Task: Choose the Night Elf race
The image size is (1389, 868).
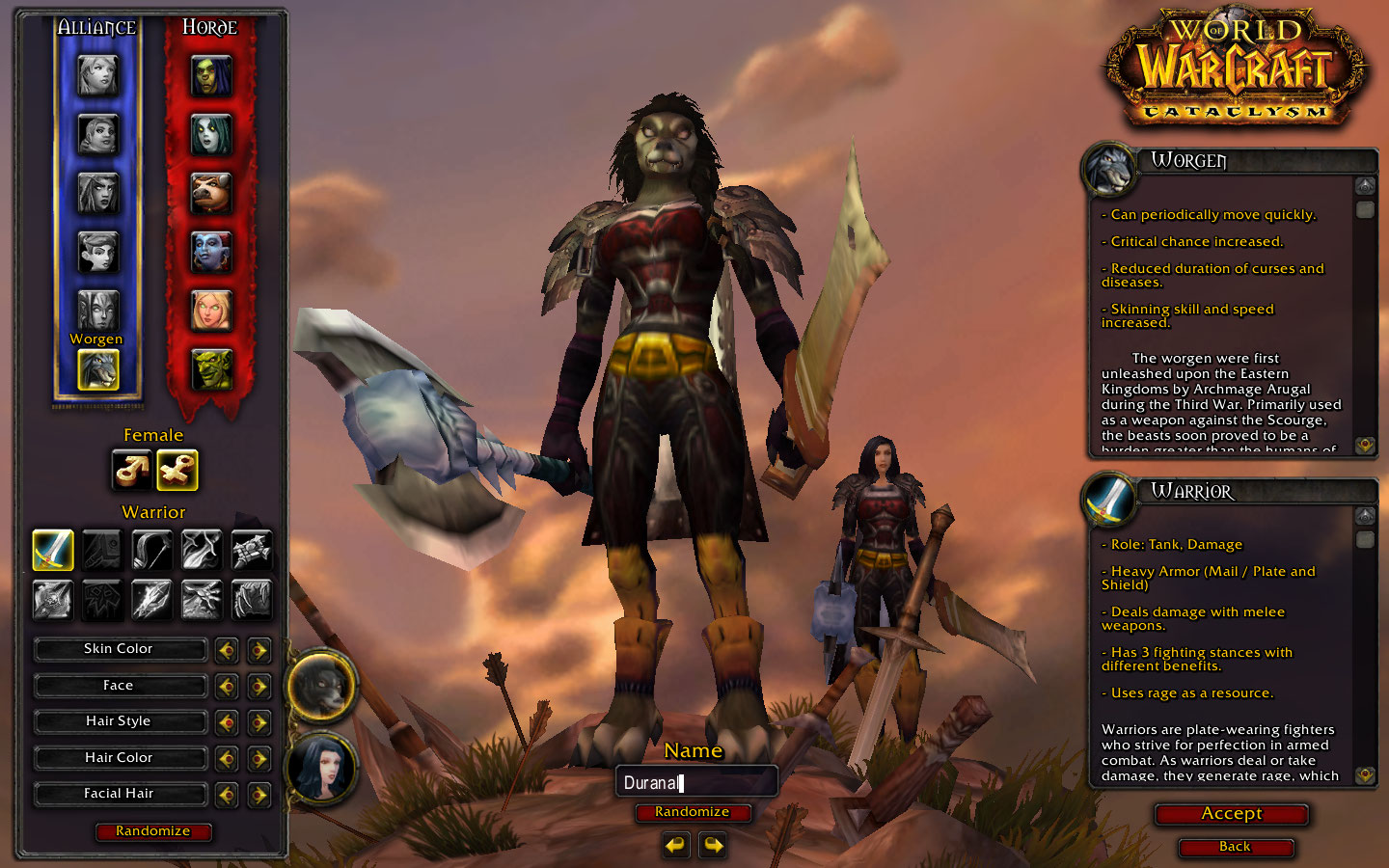Action: pyautogui.click(x=97, y=193)
